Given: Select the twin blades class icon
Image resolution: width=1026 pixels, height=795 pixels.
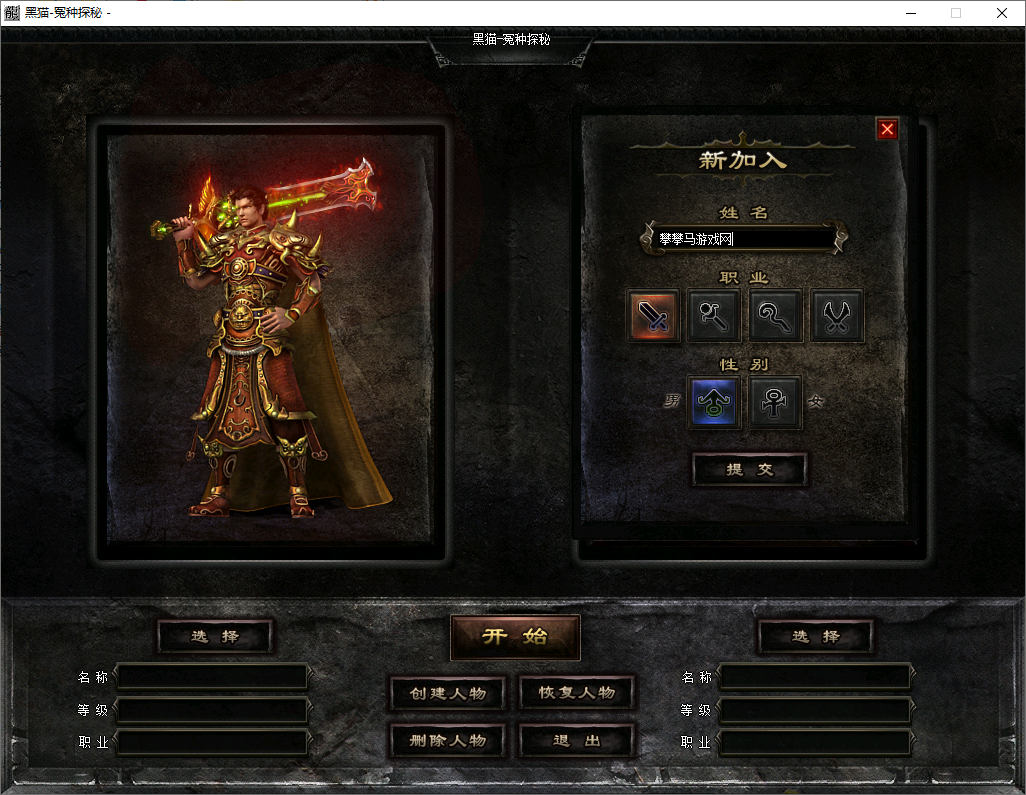Looking at the screenshot, I should [837, 317].
